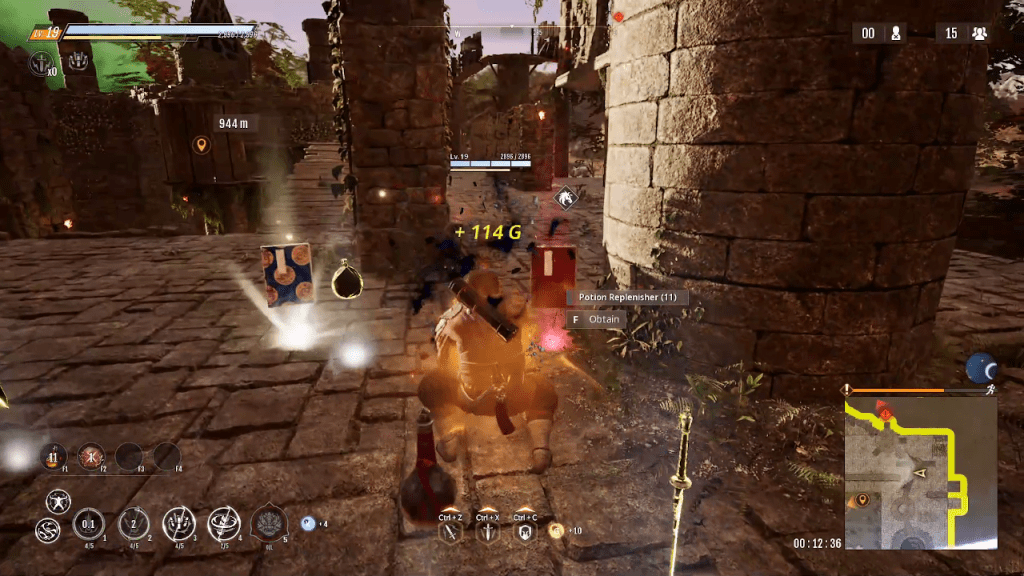Open the remaining players counter showing 15

pyautogui.click(x=963, y=33)
